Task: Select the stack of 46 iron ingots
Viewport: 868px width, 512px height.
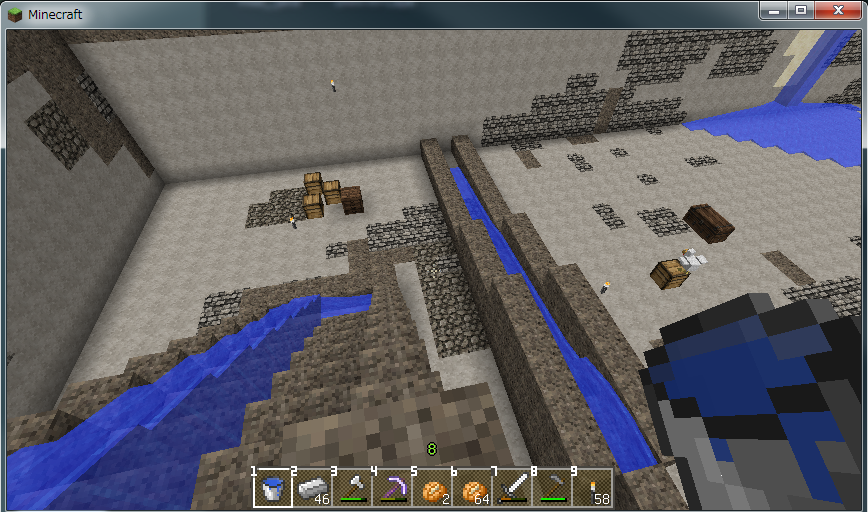Action: (312, 488)
